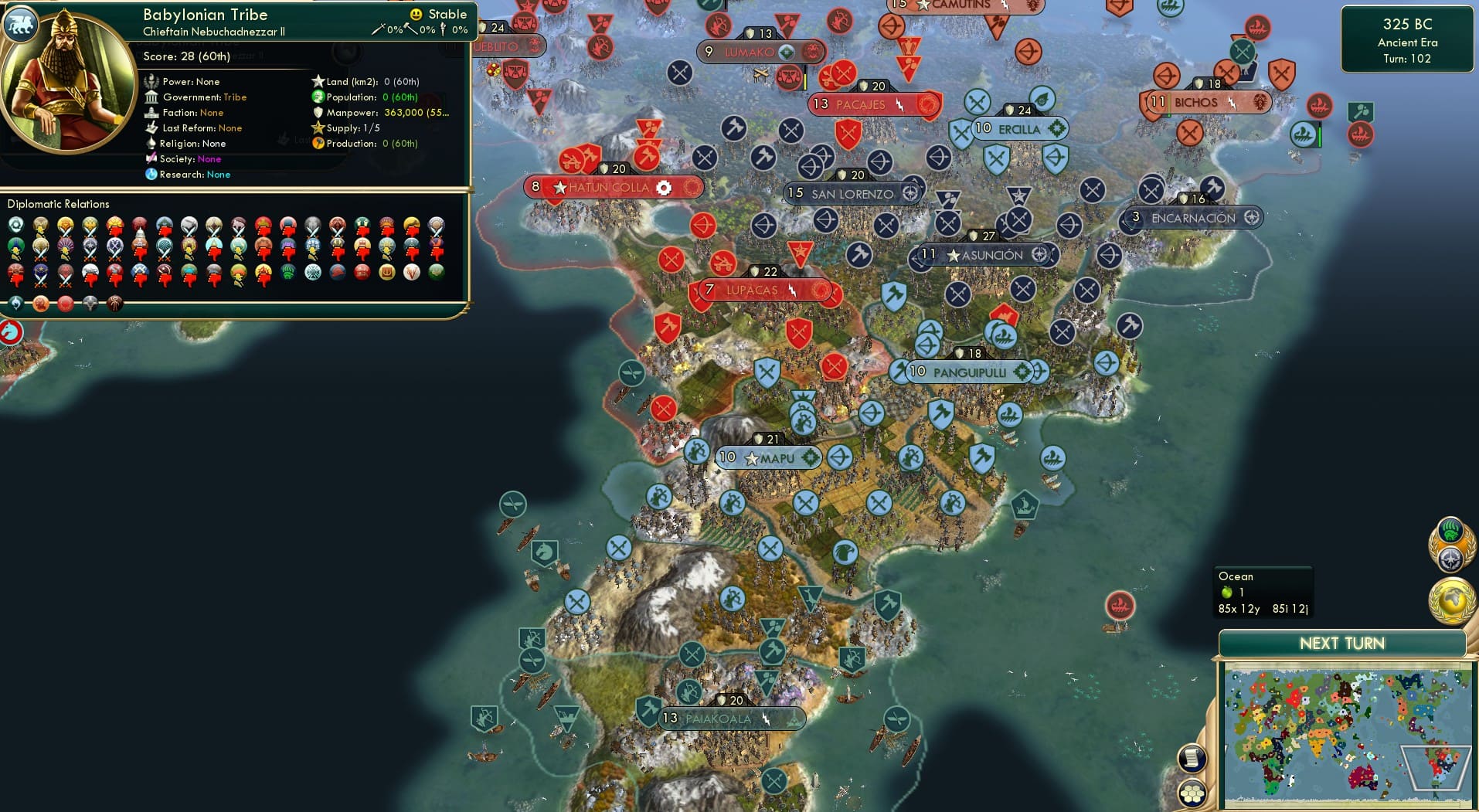
Task: Click the green bear-claw medallion icon
Action: 1450,528
